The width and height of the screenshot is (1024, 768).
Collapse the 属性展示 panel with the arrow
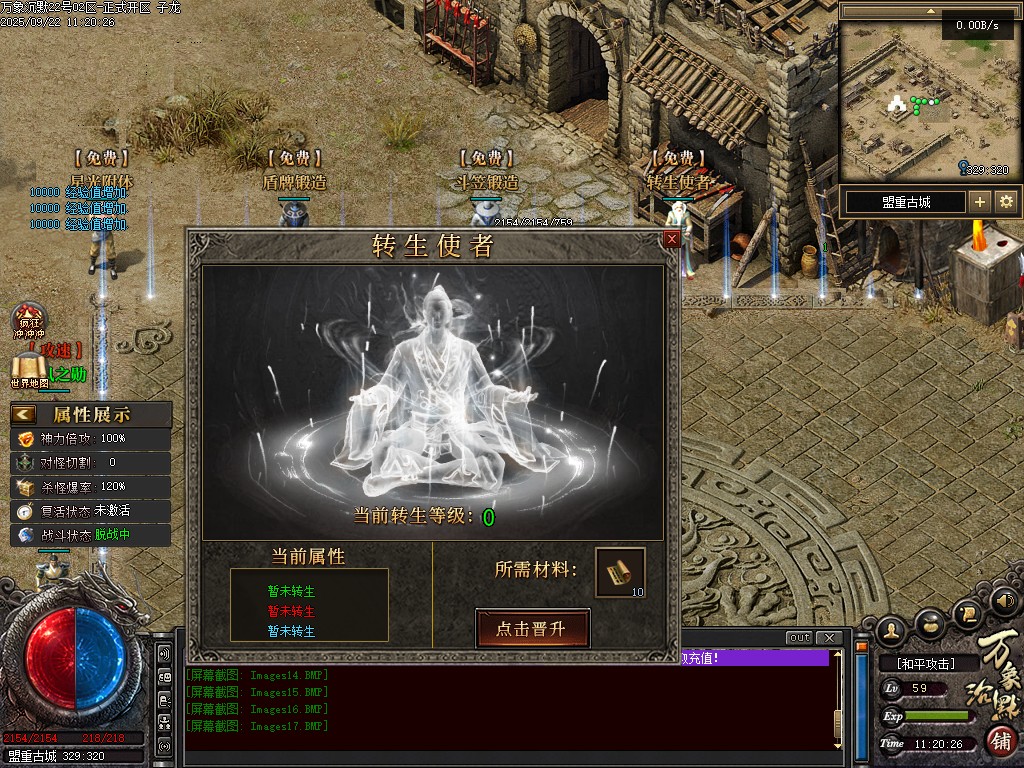click(x=24, y=414)
